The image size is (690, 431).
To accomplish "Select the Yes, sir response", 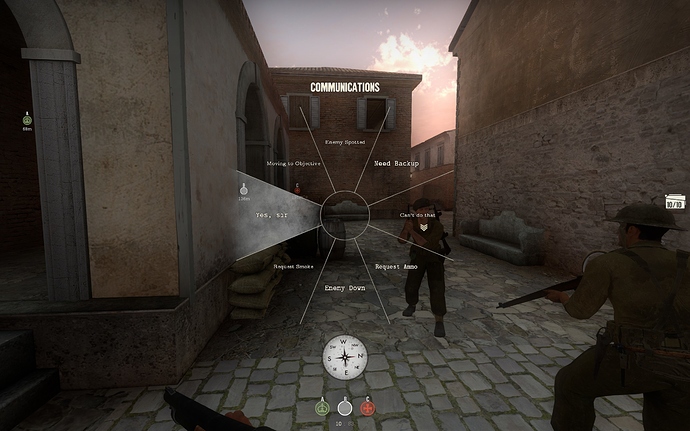I will point(272,215).
